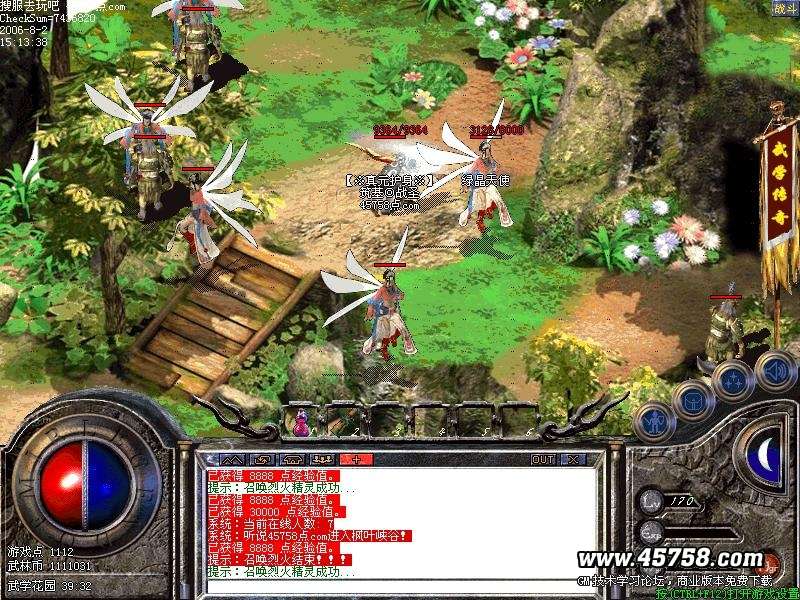The width and height of the screenshot is (800, 600).
Task: Click inside the chat message log
Action: coord(400,520)
